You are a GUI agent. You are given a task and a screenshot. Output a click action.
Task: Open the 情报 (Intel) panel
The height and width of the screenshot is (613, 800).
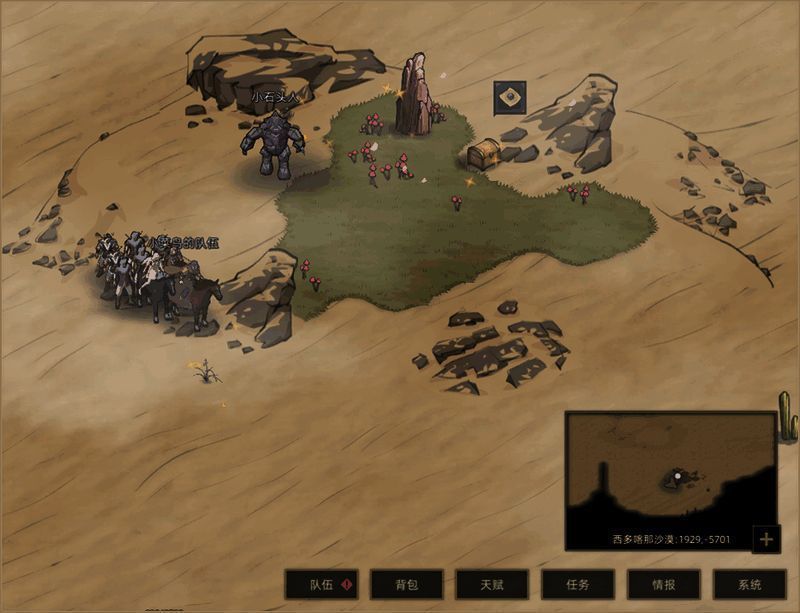click(x=663, y=585)
